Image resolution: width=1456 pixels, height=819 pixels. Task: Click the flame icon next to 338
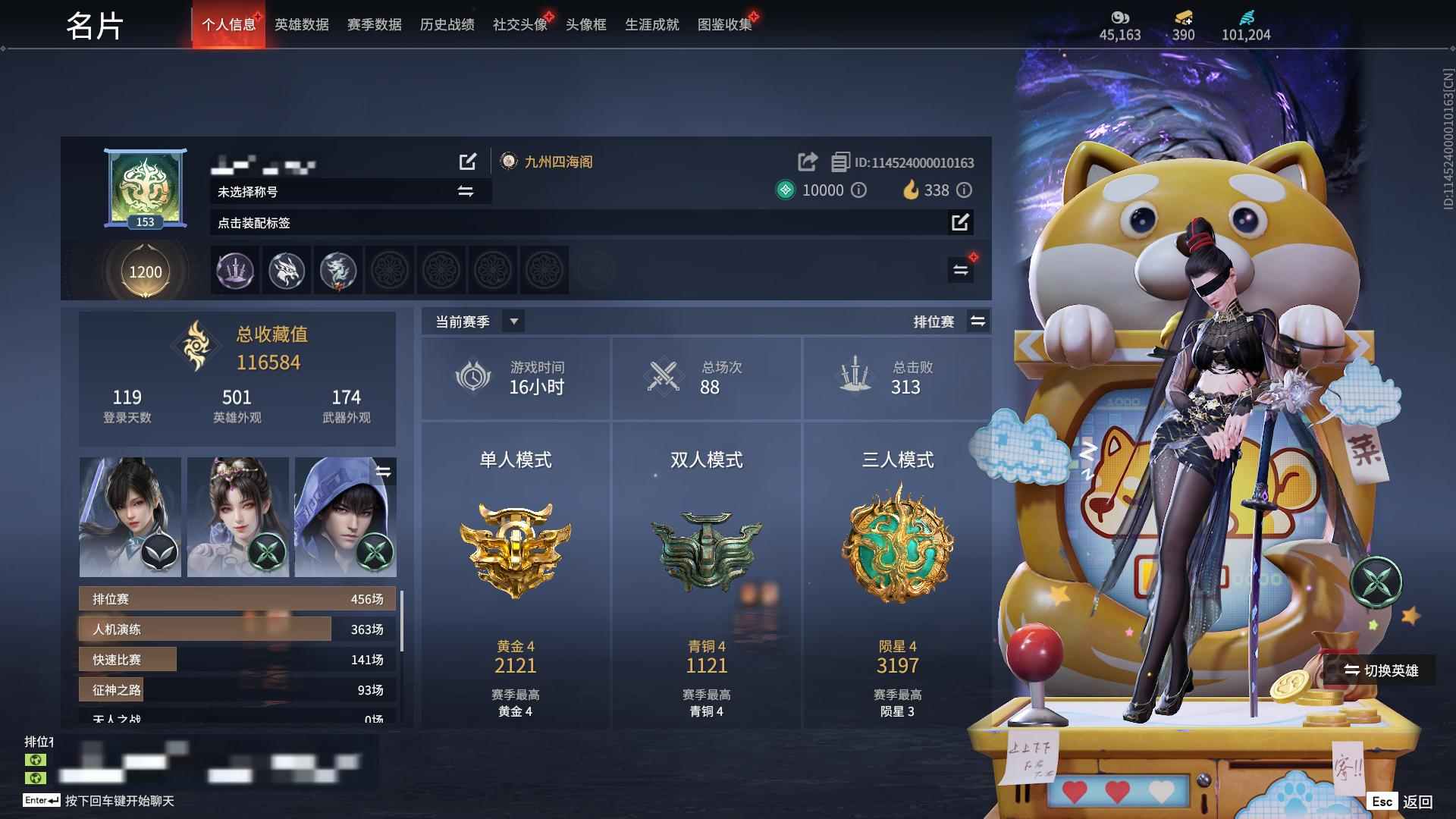(x=911, y=190)
